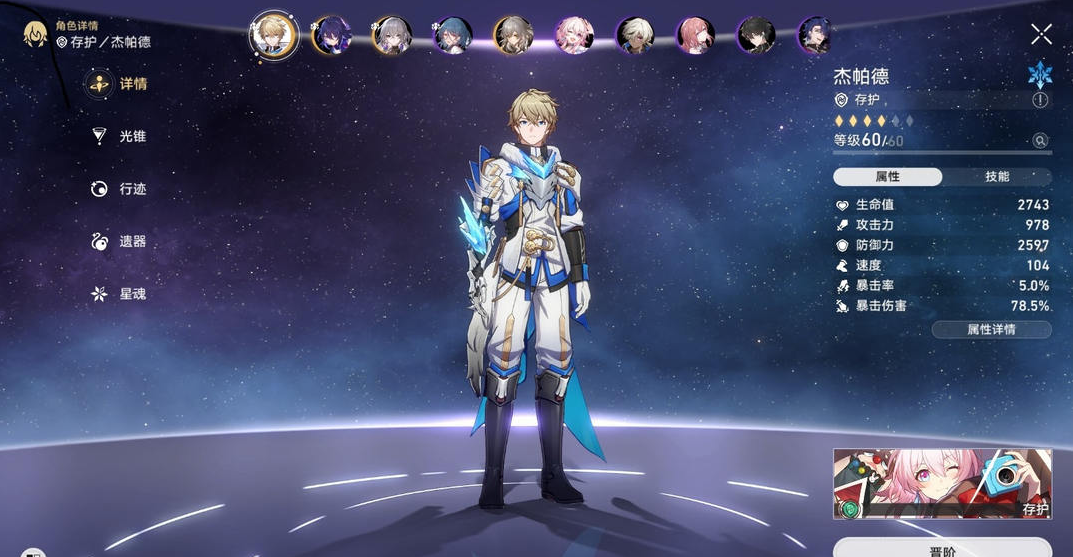Select the gray-haired Trailblazer portrait
This screenshot has height=557, width=1073.
(513, 35)
